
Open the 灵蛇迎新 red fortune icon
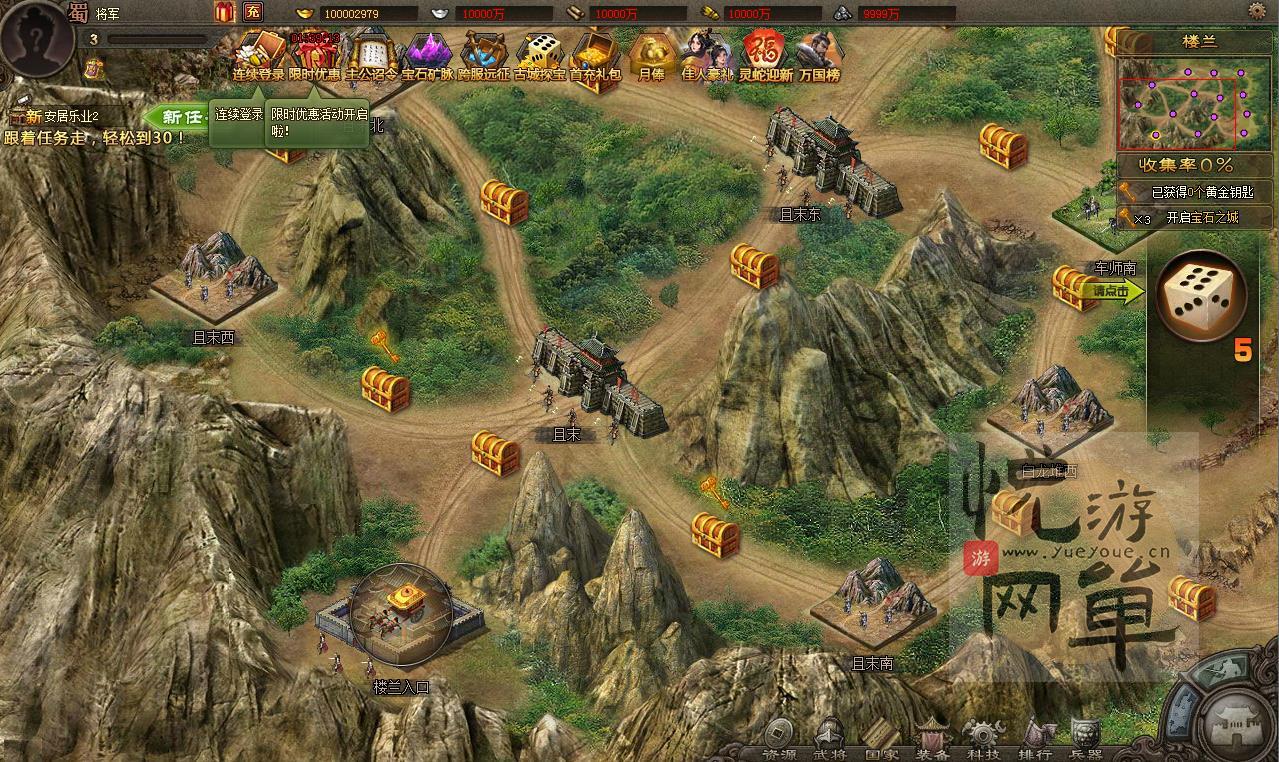coord(765,55)
